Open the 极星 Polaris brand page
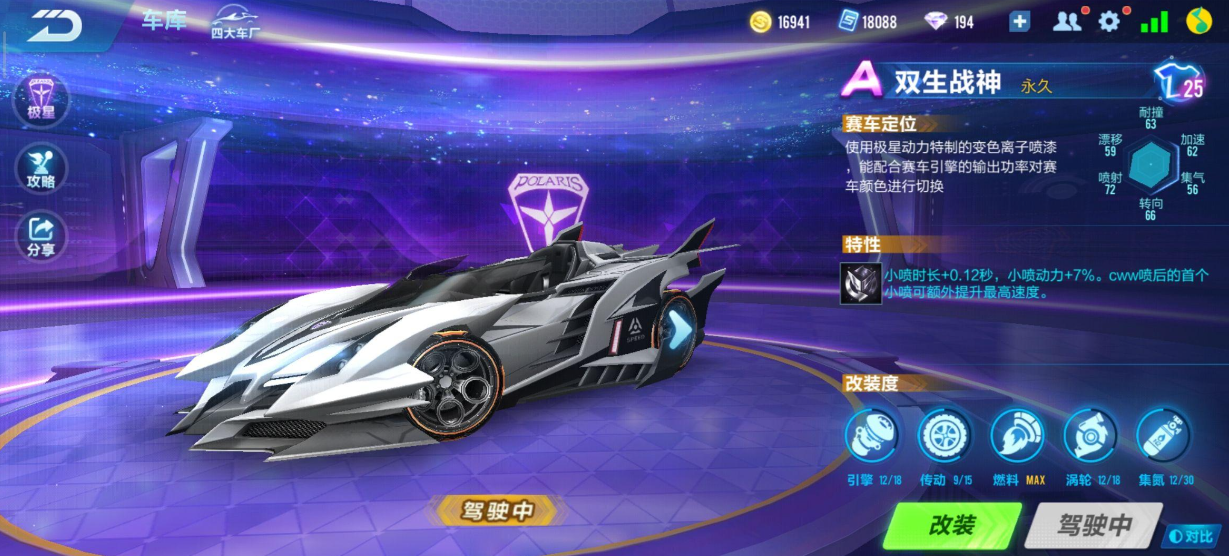 click(41, 99)
